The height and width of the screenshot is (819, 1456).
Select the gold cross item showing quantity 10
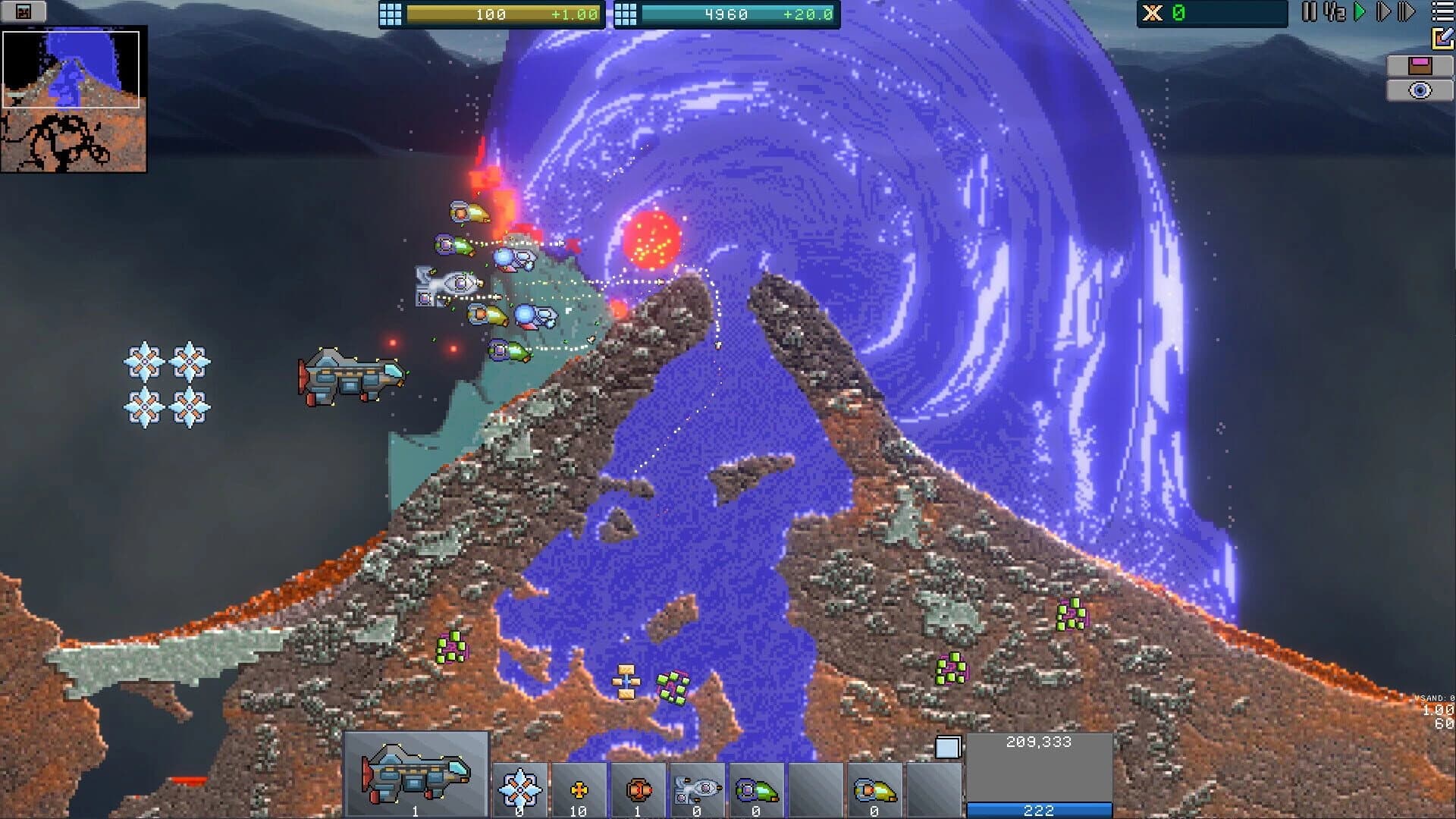[579, 789]
